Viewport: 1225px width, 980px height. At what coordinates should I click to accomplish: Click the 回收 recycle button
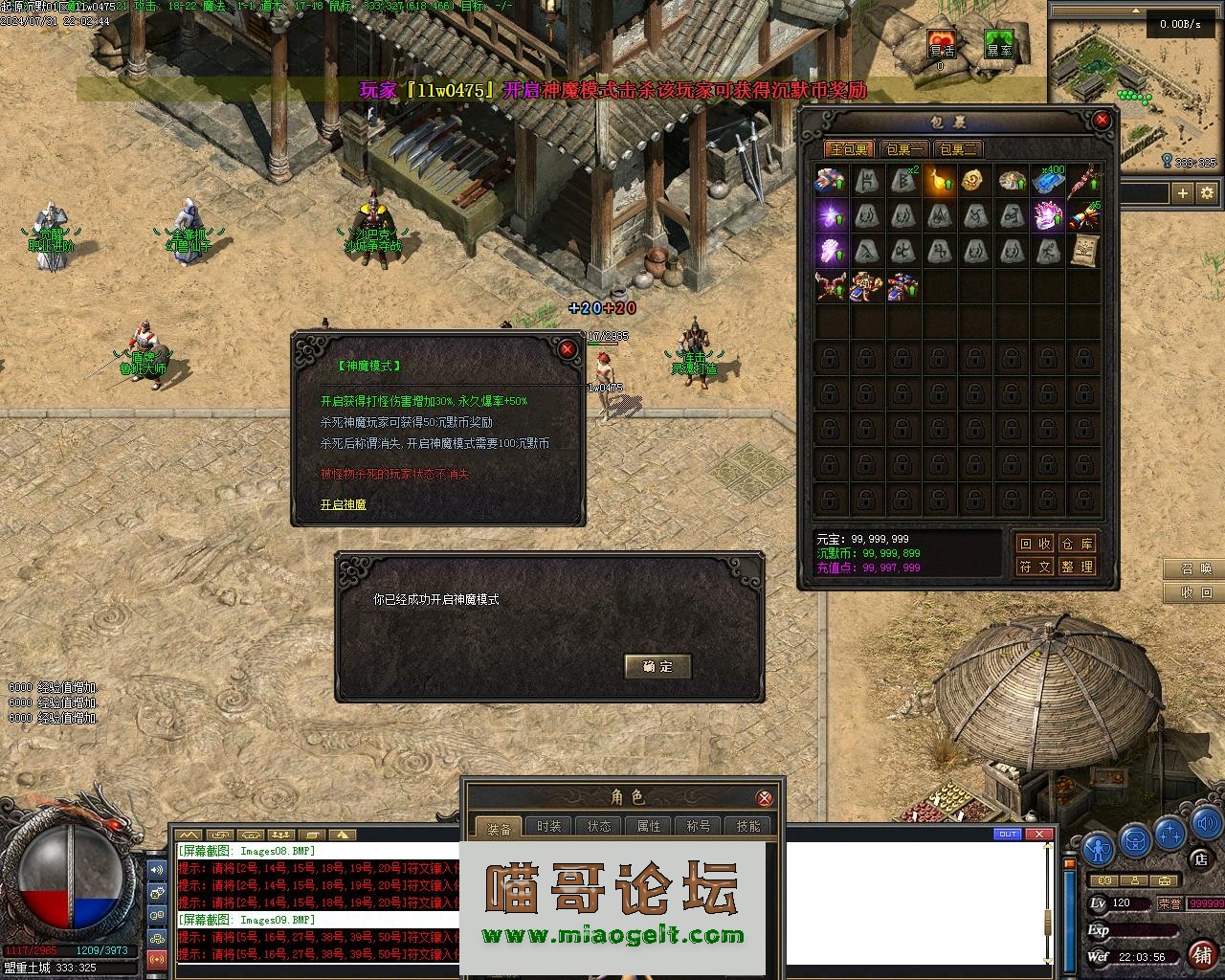pyautogui.click(x=1035, y=544)
